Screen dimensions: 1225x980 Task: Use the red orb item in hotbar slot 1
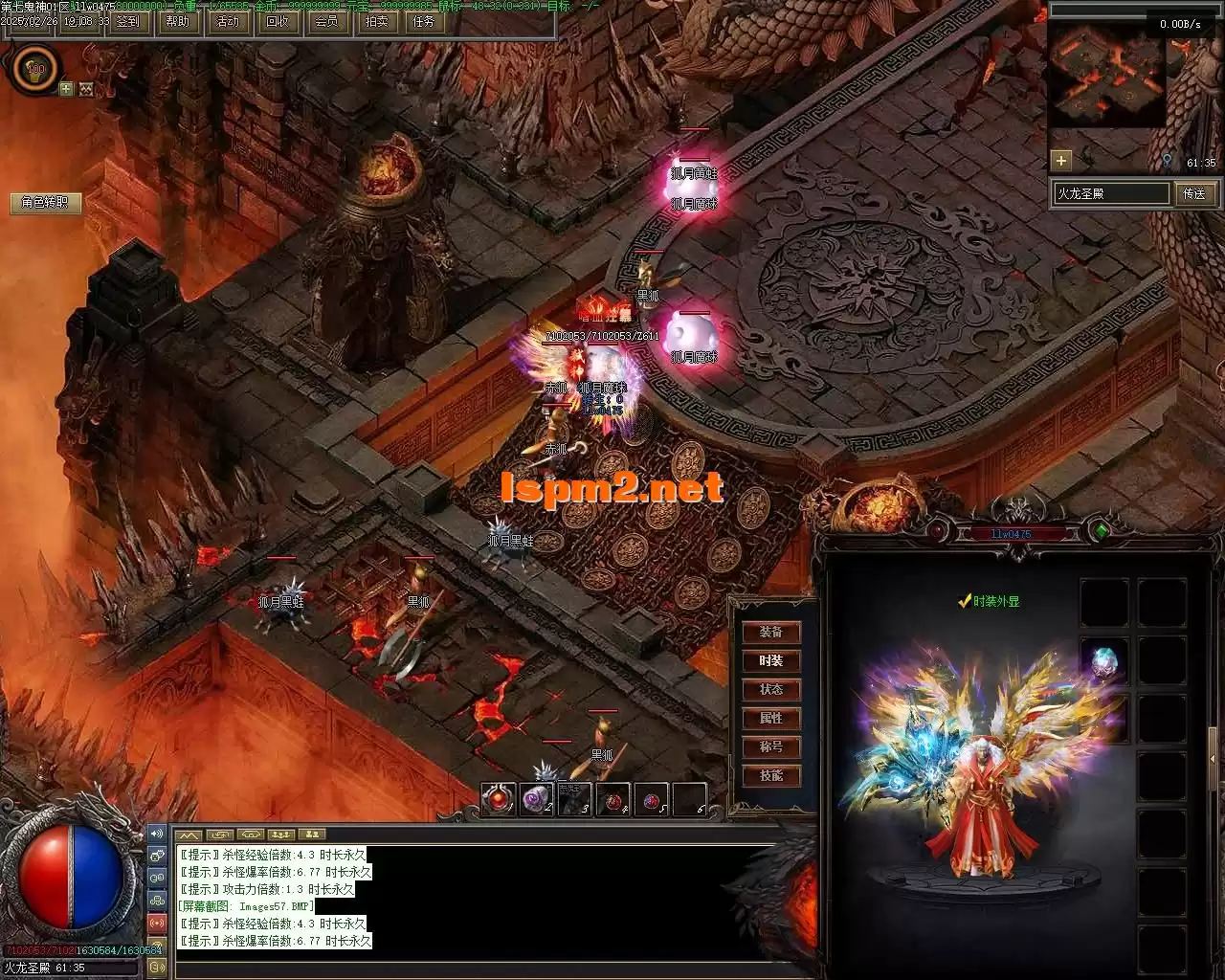499,799
